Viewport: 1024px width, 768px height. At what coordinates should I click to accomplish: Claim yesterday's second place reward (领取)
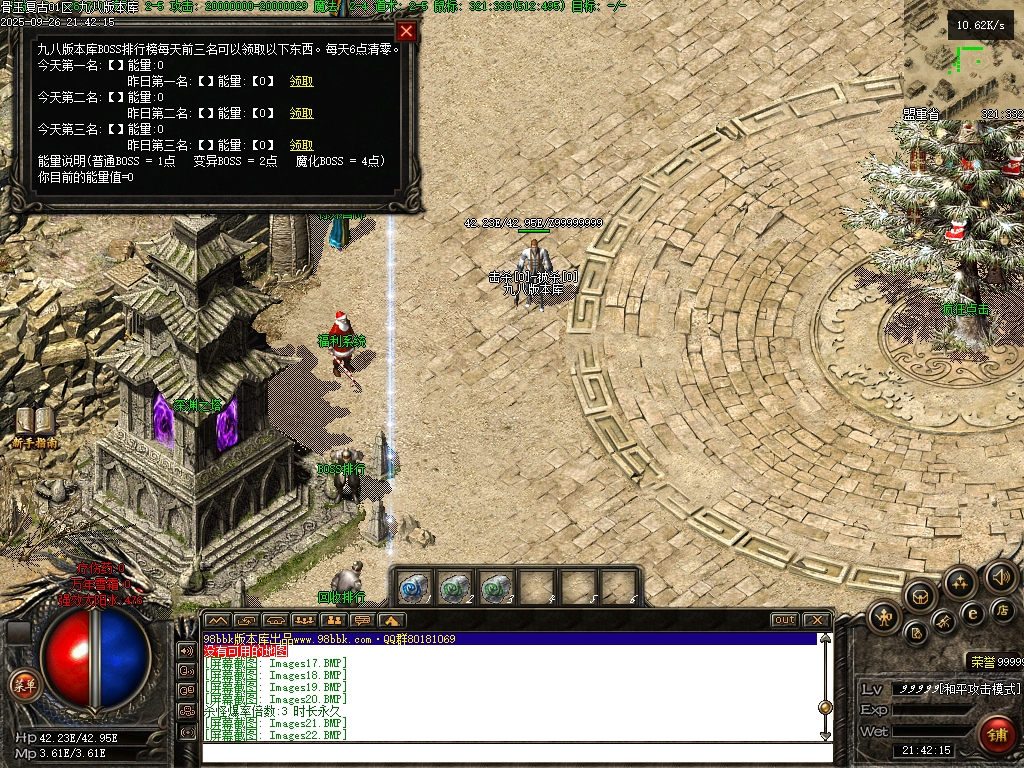click(301, 113)
